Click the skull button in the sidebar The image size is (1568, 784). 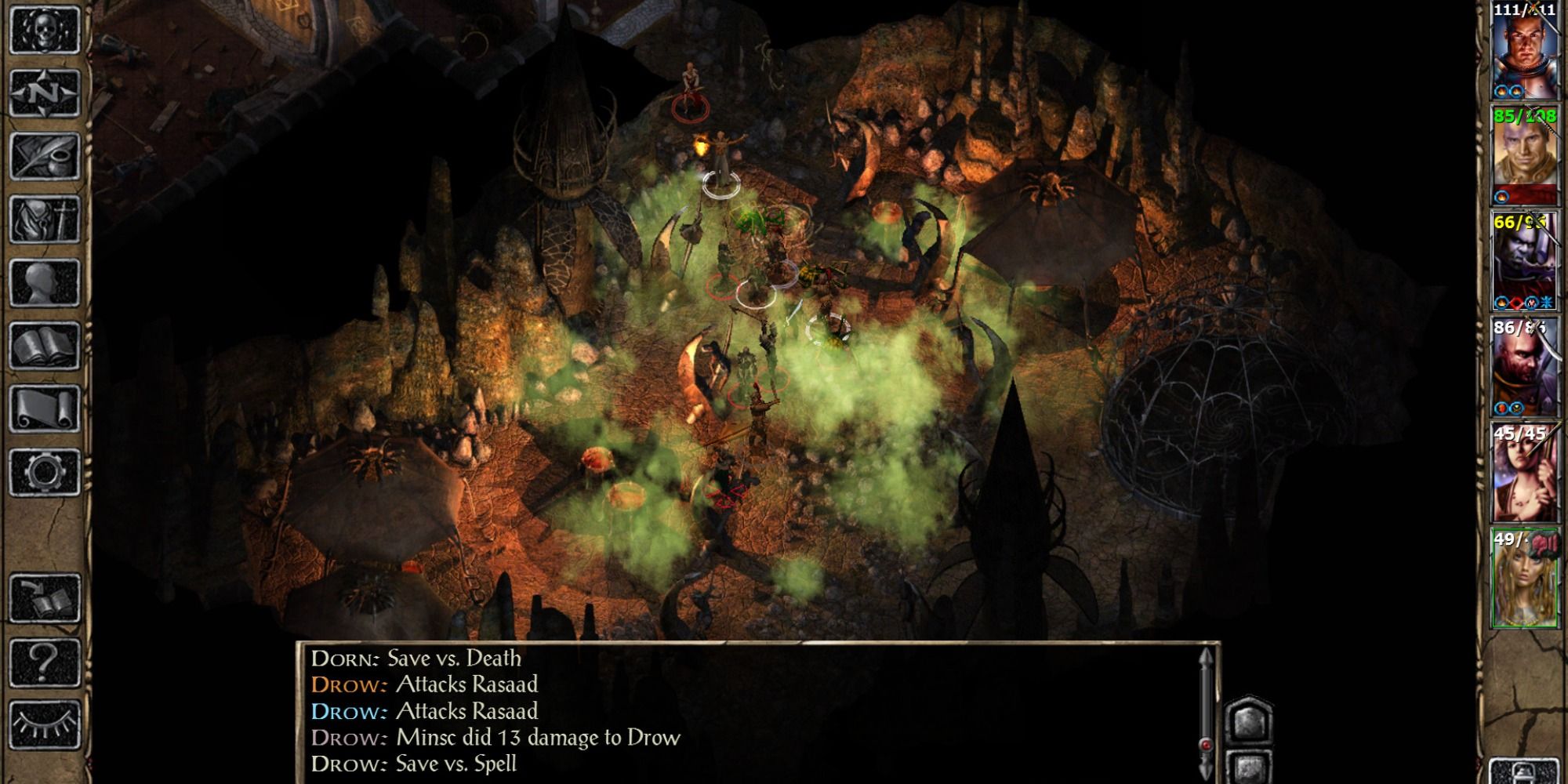pyautogui.click(x=45, y=31)
